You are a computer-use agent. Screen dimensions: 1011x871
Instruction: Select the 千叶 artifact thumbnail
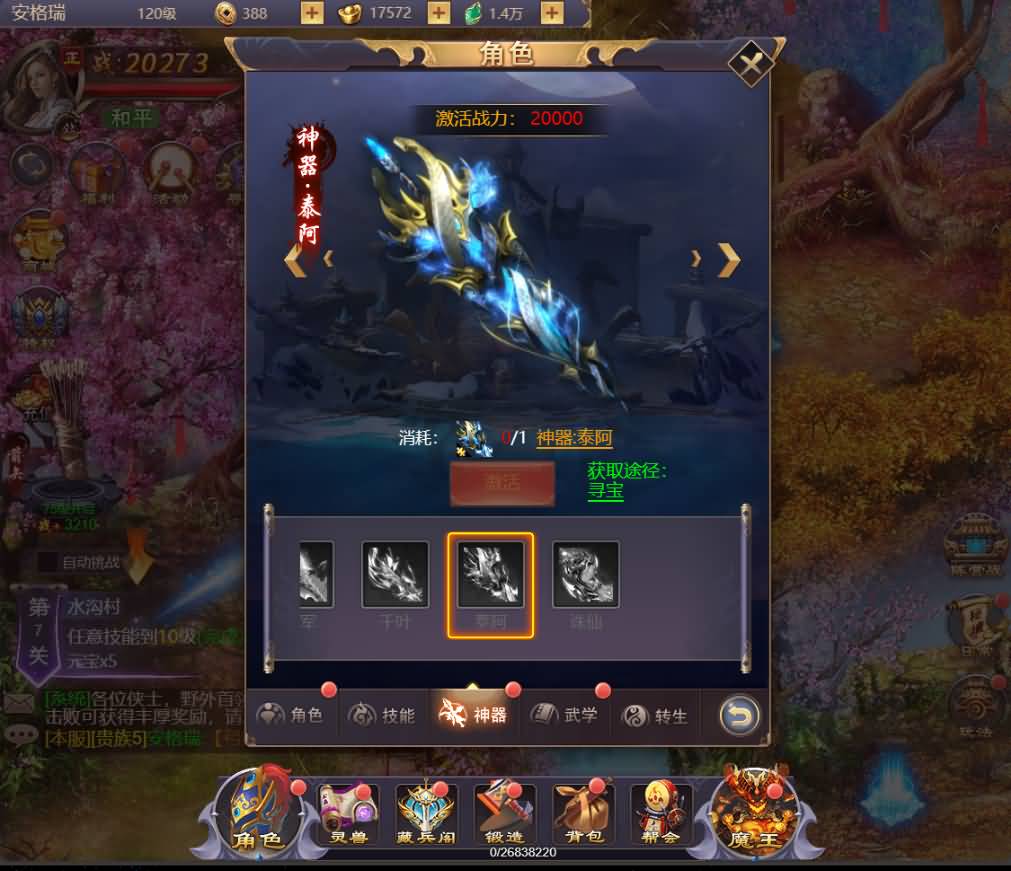(x=395, y=575)
